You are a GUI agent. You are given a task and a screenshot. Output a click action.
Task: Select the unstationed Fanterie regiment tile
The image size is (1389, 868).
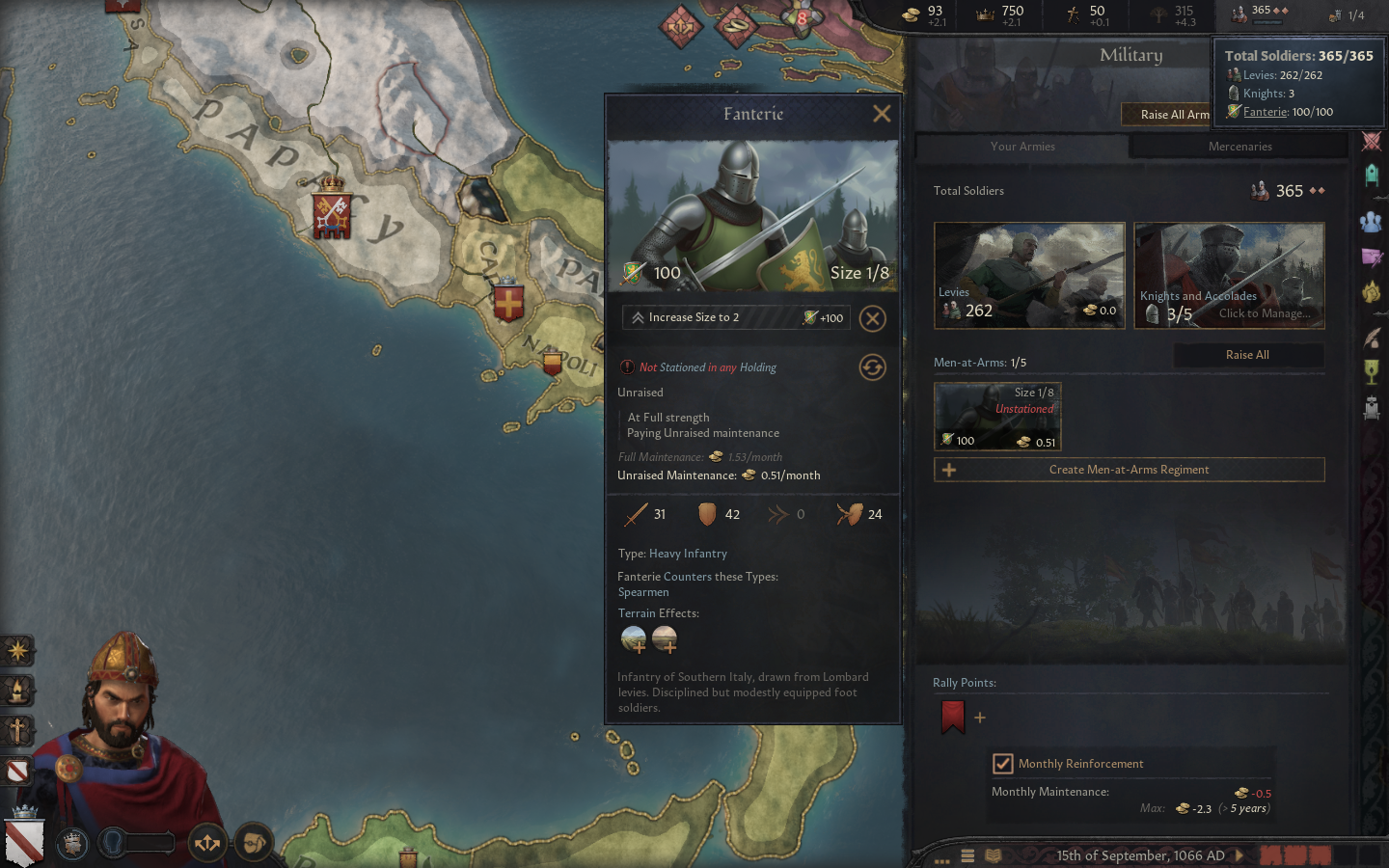(x=997, y=416)
